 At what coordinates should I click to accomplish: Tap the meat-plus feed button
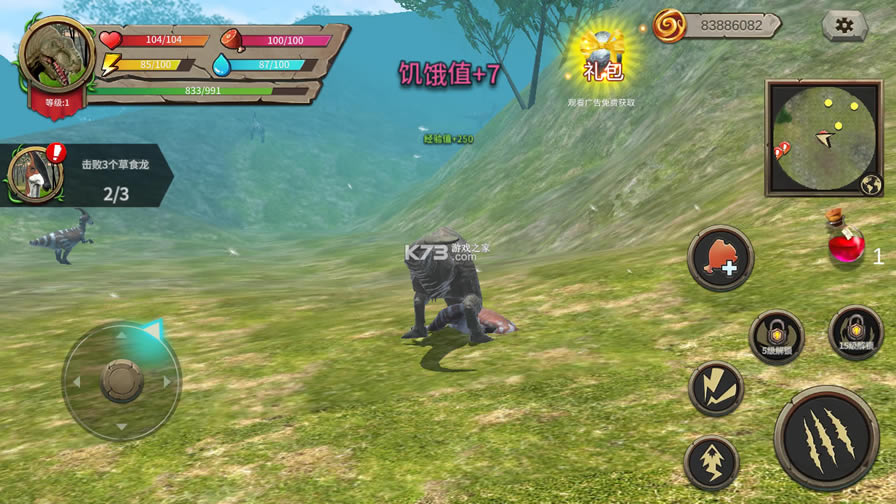click(720, 259)
